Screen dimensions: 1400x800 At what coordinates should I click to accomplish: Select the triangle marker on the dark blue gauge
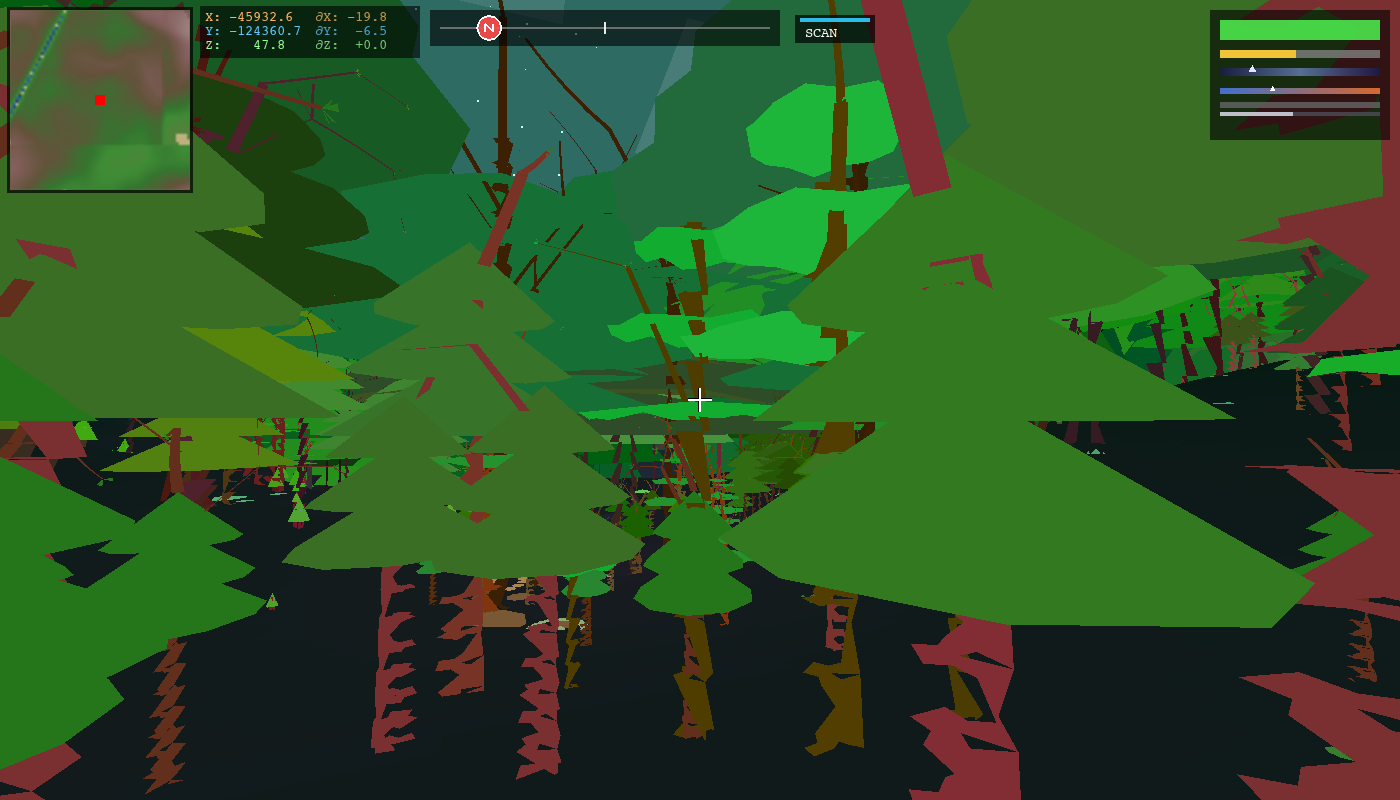tap(1253, 68)
